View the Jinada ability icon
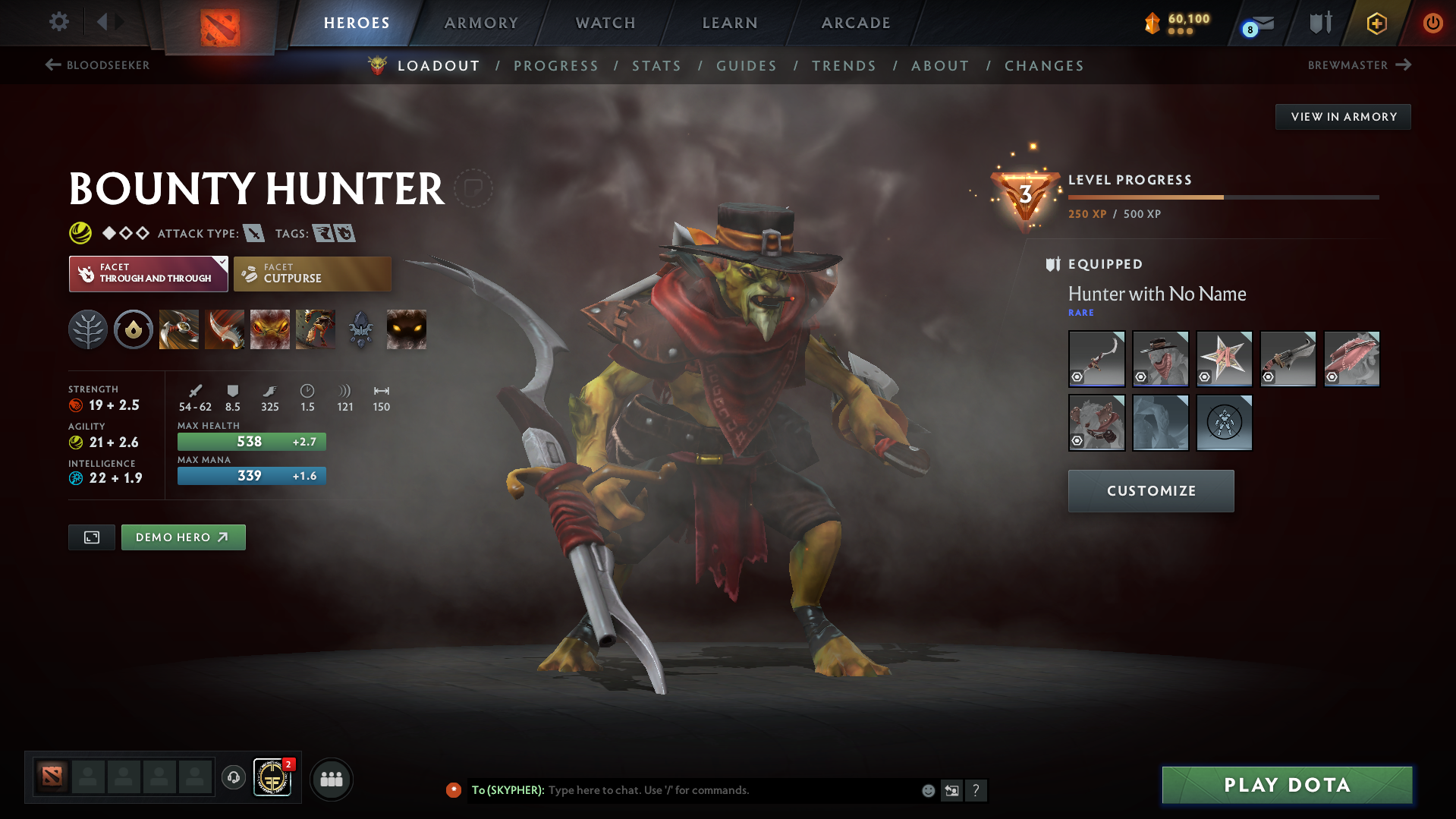This screenshot has width=1456, height=819. coord(225,329)
